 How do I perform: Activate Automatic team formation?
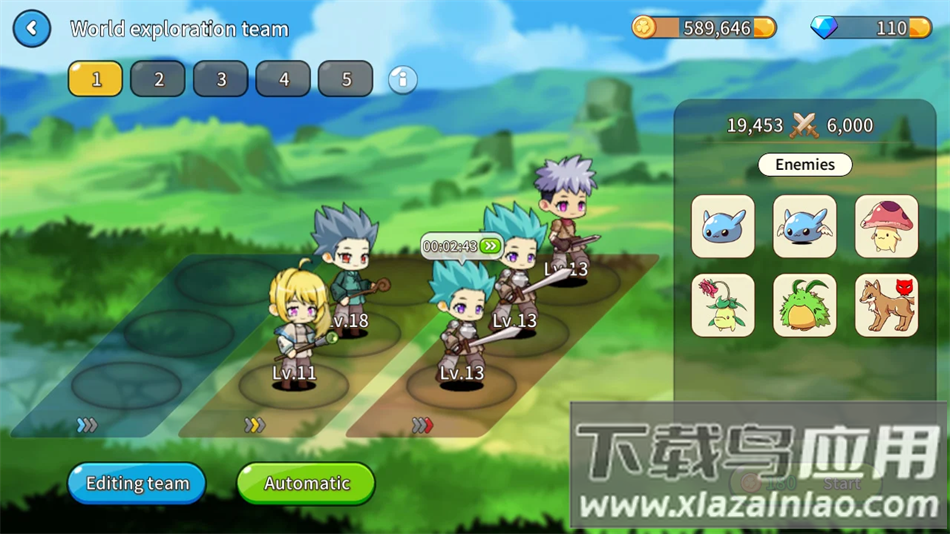click(x=306, y=483)
